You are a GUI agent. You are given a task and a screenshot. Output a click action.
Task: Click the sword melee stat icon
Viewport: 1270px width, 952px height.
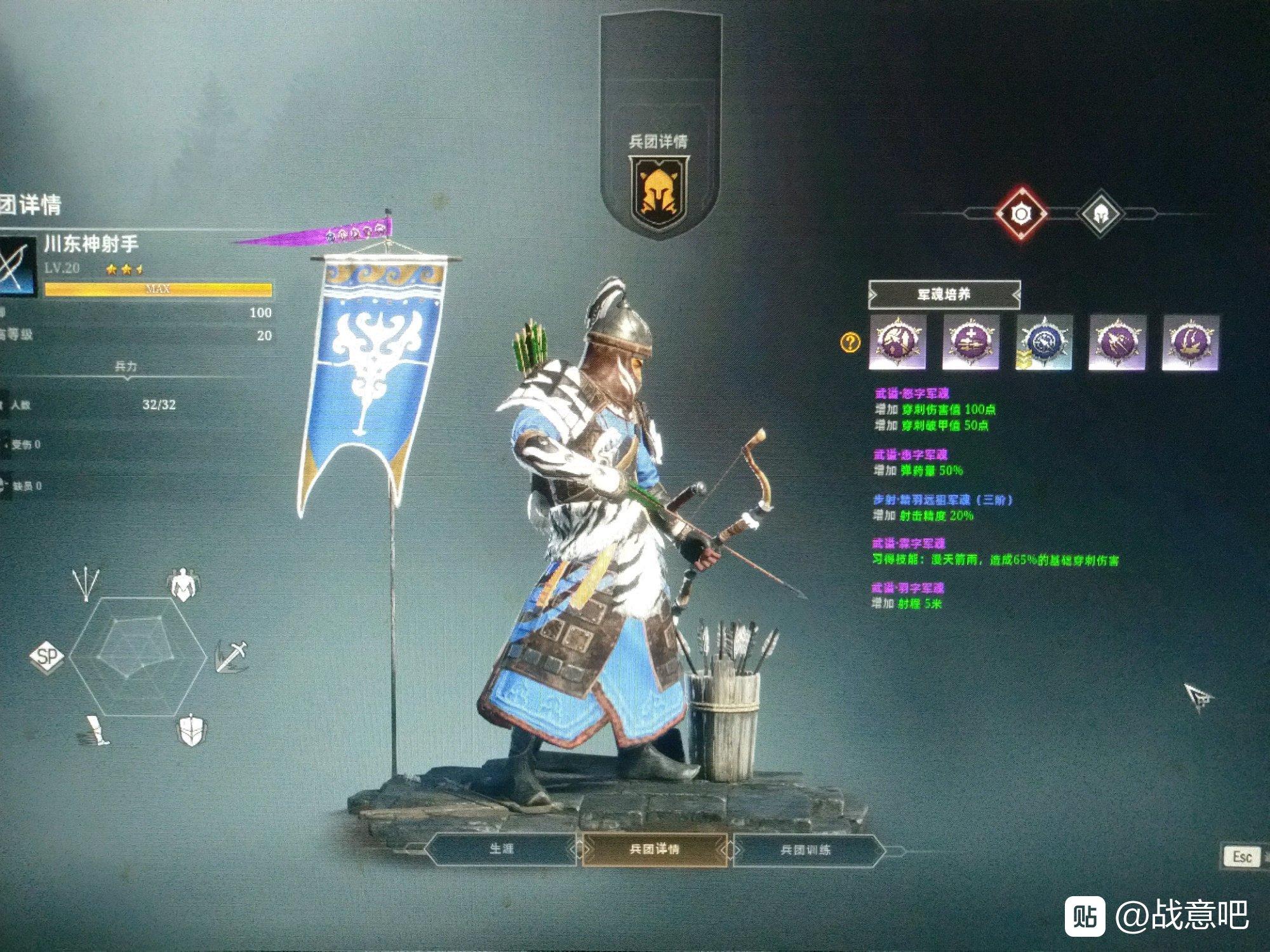231,656
